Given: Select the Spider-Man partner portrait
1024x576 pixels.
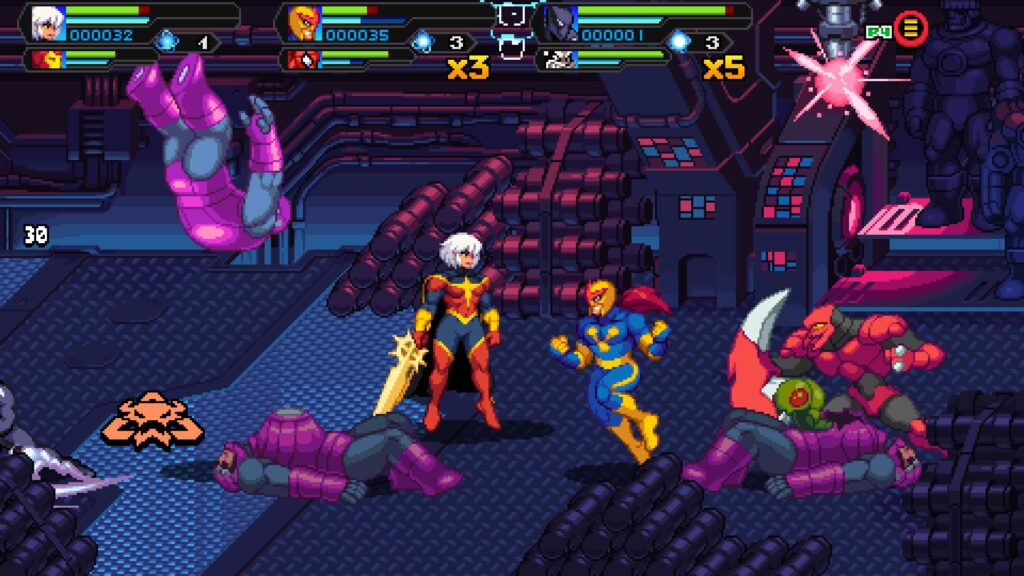Looking at the screenshot, I should point(298,59).
